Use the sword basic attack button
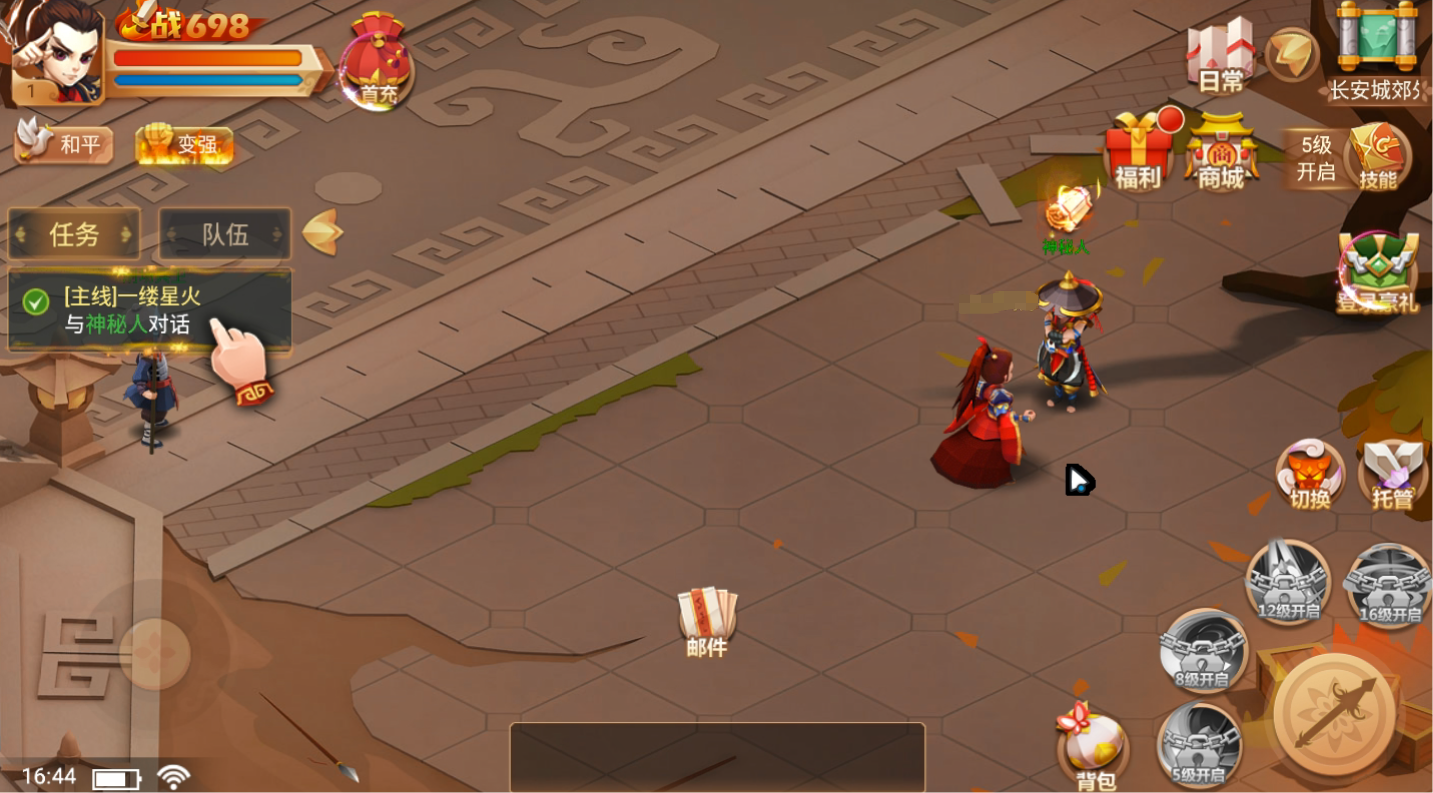 click(1337, 714)
